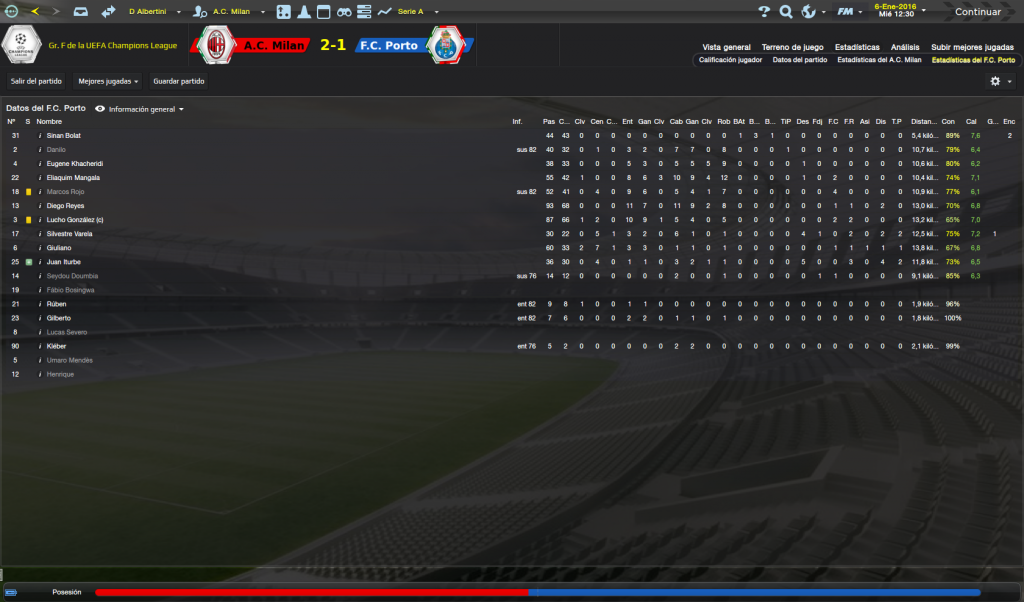Open the Mejores jugadas dropdown
Screen dimensions: 1024x602
point(109,81)
